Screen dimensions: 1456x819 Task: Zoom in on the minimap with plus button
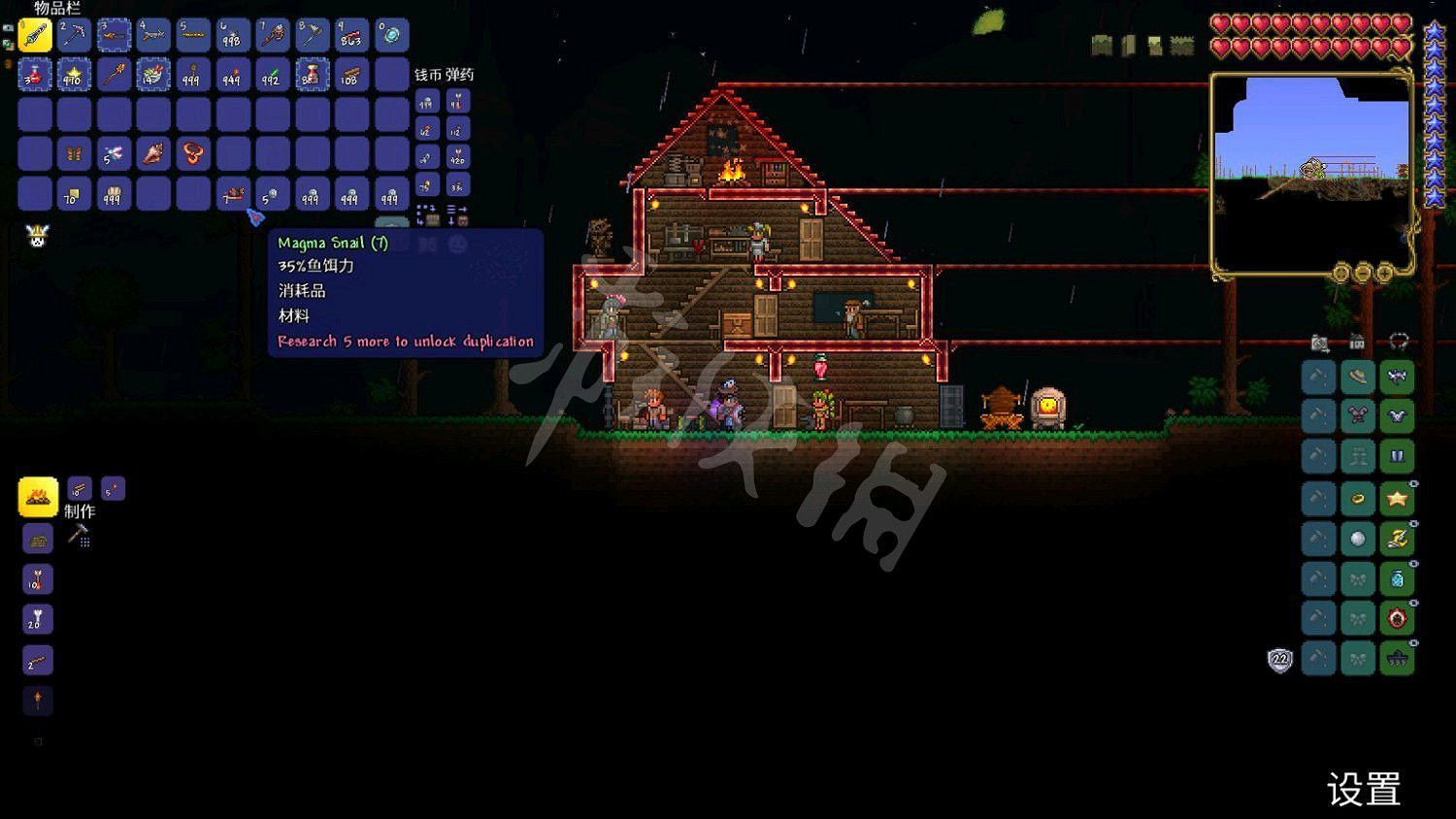point(1385,274)
